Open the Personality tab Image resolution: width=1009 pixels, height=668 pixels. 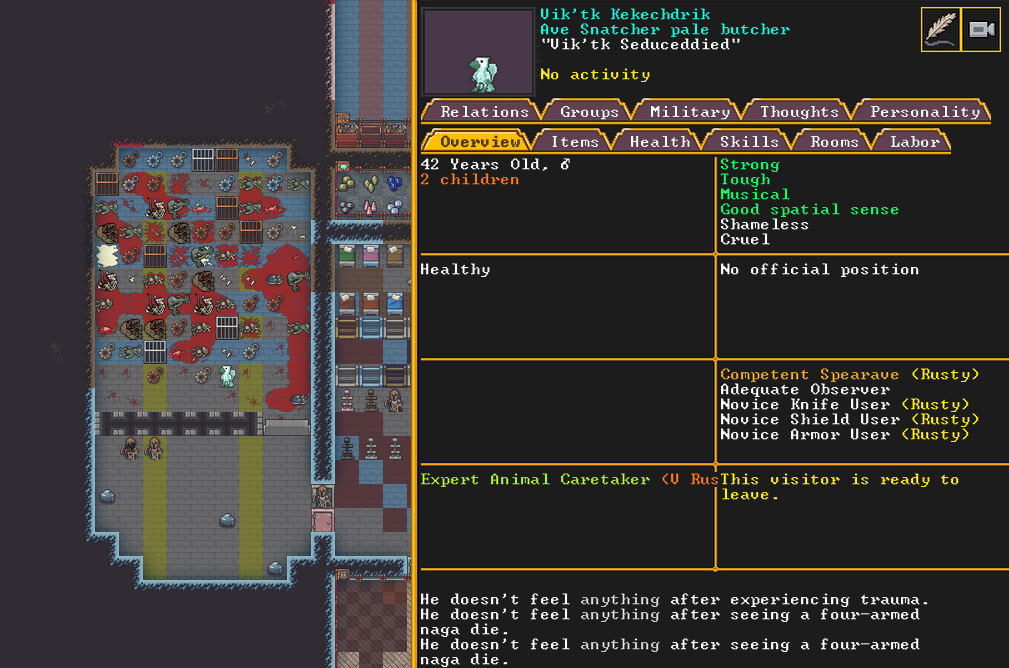pyautogui.click(x=924, y=112)
